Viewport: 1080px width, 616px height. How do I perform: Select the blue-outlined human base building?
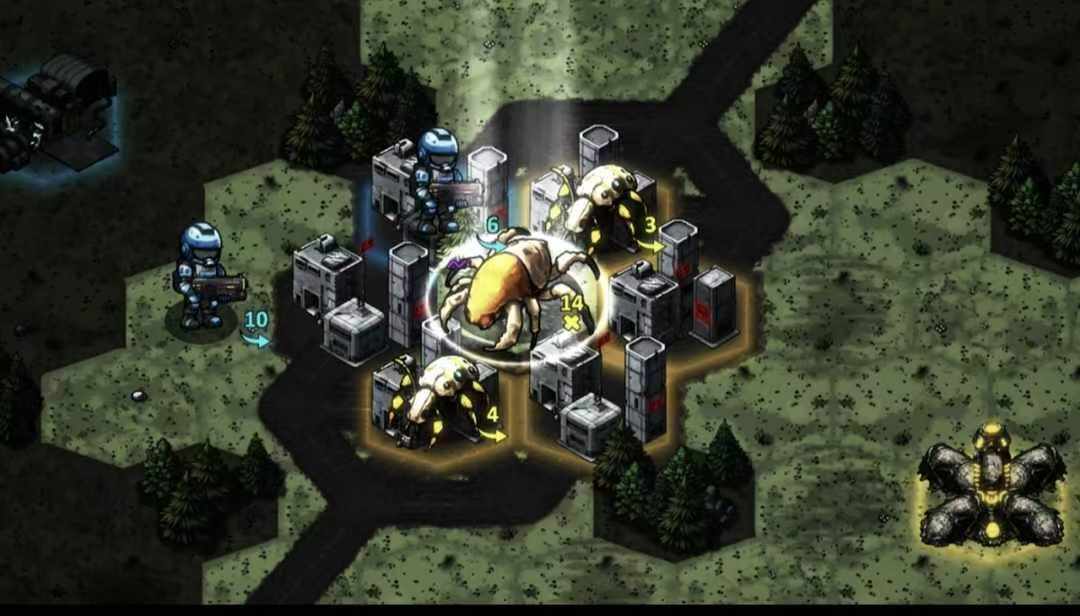55,108
